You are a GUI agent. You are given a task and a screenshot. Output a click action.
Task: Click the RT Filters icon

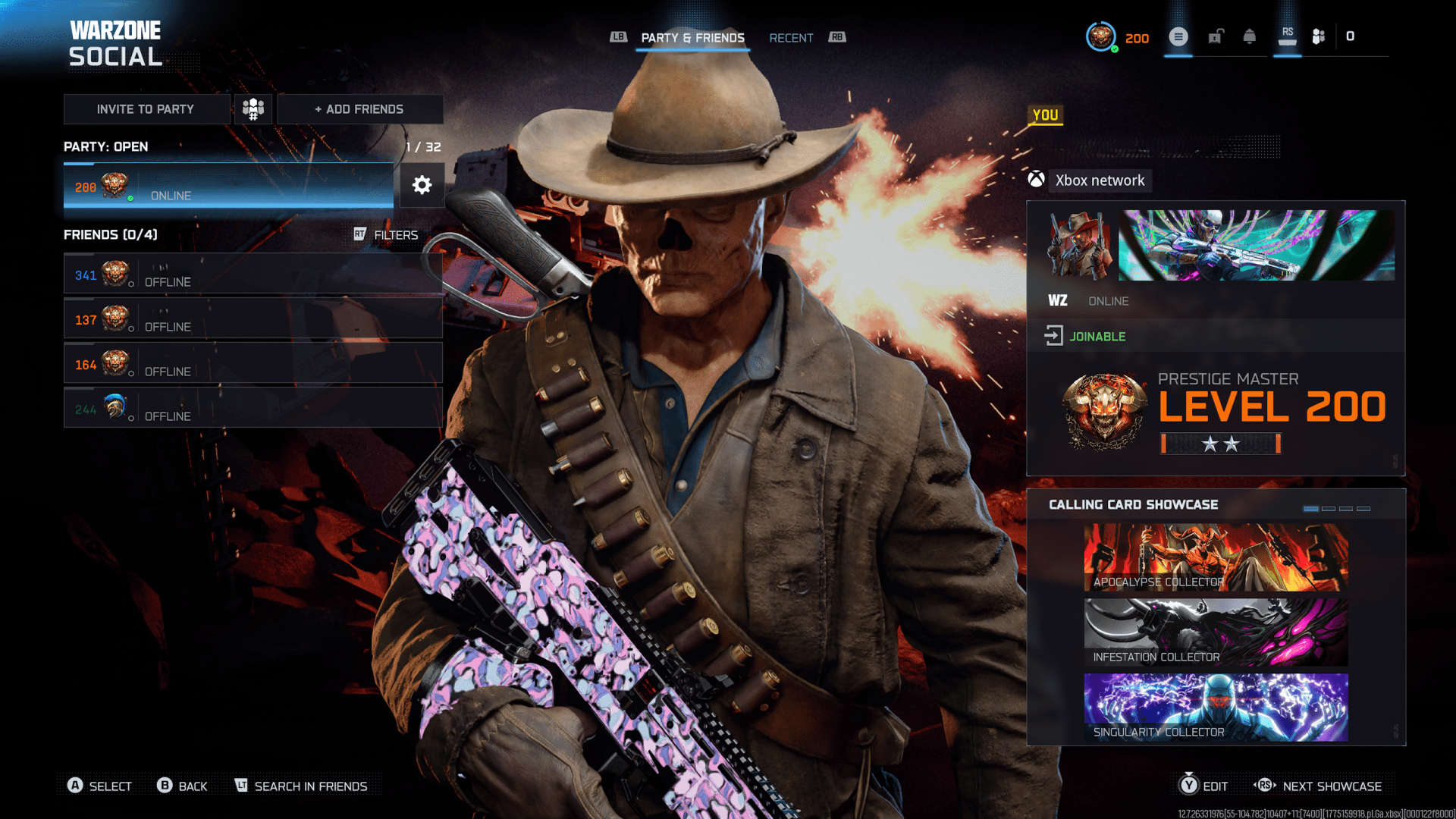point(362,234)
